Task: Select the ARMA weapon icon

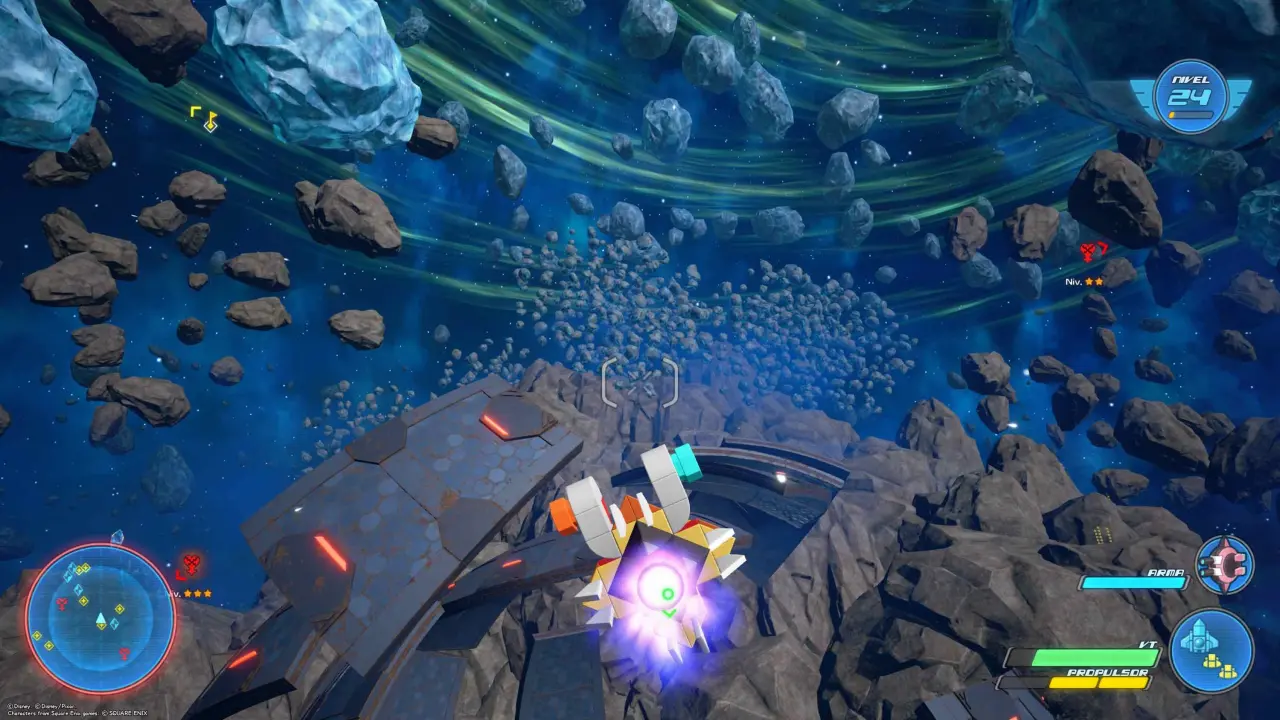Action: [1224, 565]
